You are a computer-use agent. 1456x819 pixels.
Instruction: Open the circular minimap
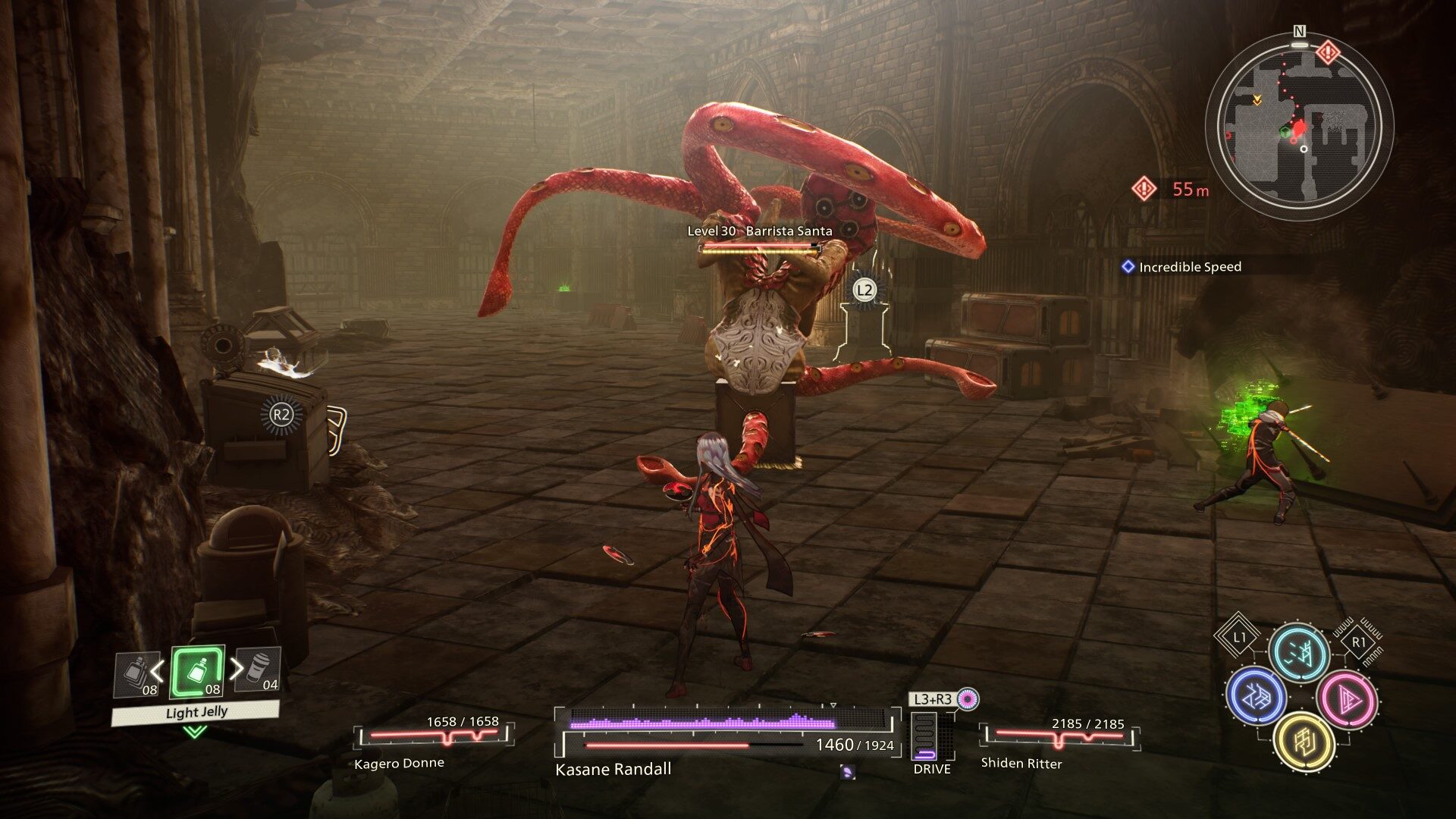point(1299,126)
